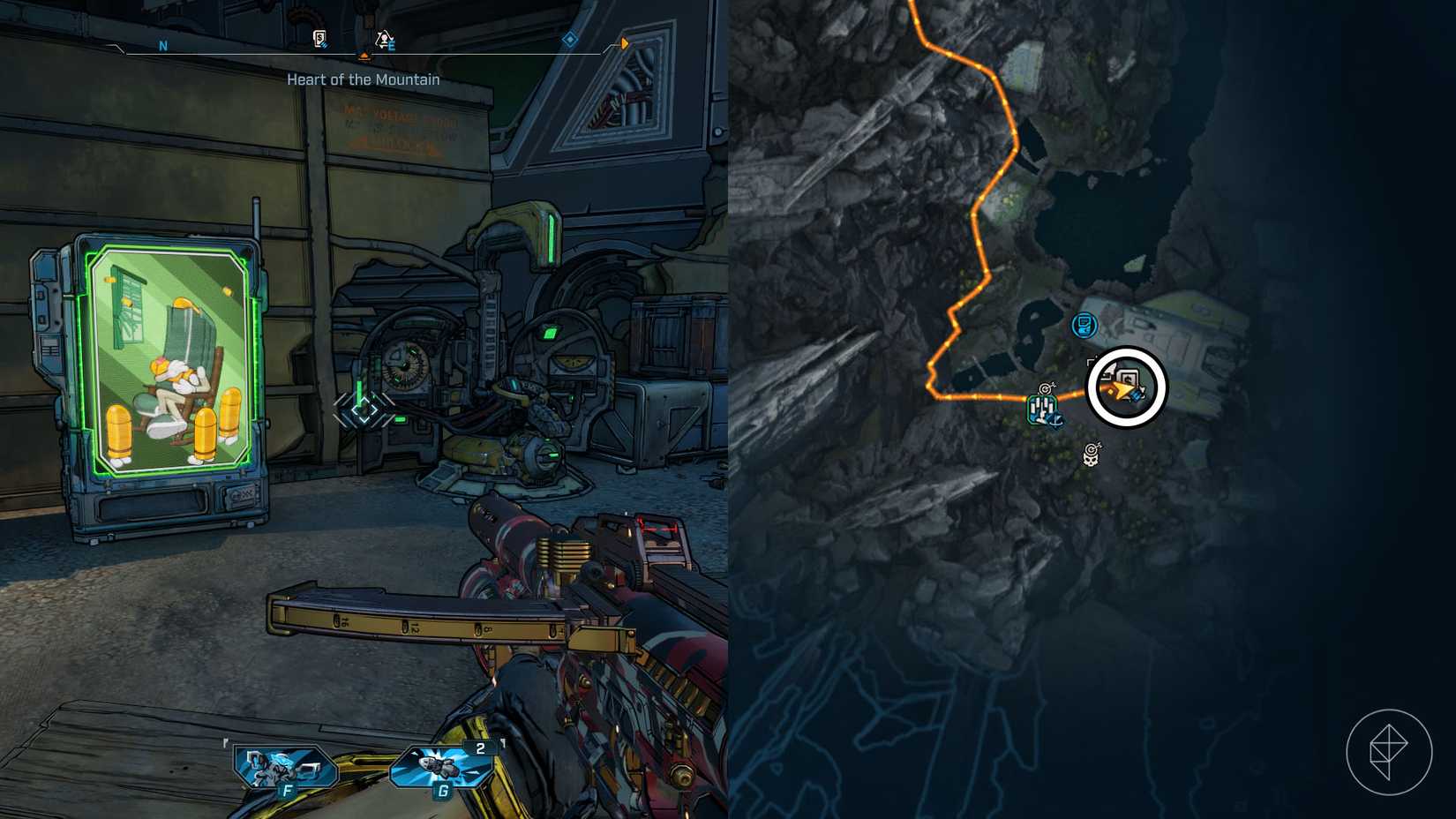The height and width of the screenshot is (819, 1456).
Task: Click the N north indicator on the compass
Action: click(162, 45)
